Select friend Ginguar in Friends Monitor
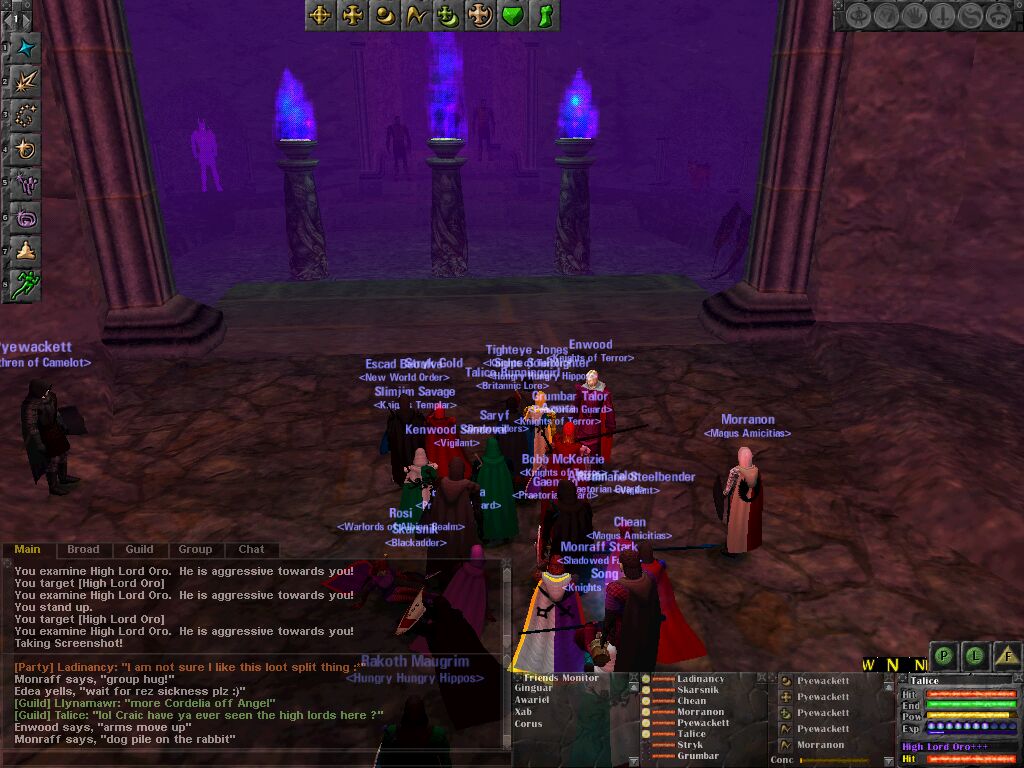Image resolution: width=1024 pixels, height=768 pixels. (x=533, y=688)
